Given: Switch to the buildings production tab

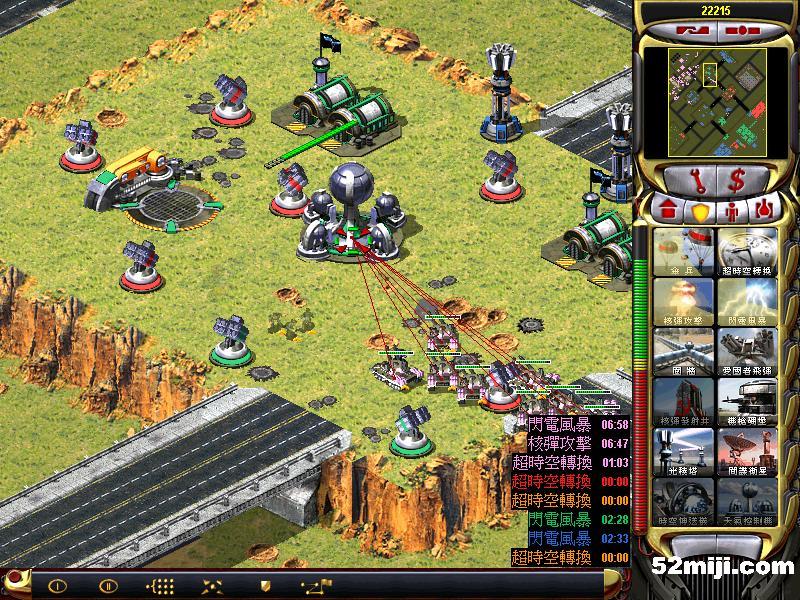Looking at the screenshot, I should tap(666, 211).
